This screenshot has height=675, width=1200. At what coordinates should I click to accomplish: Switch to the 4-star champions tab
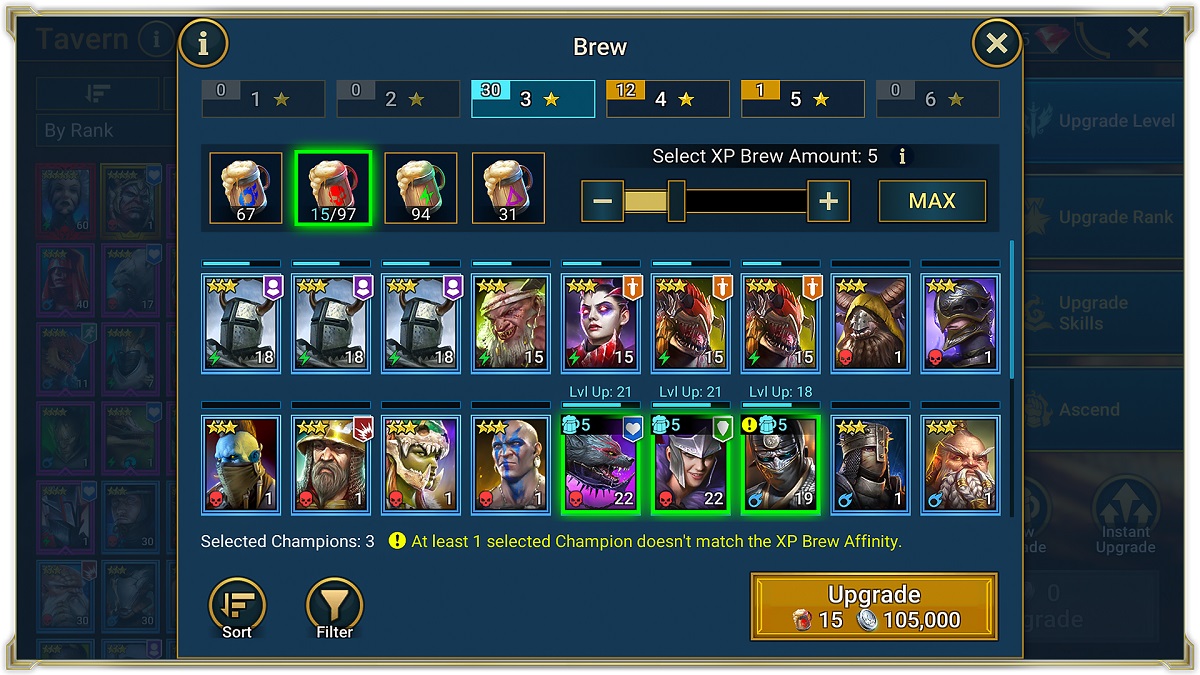click(668, 99)
